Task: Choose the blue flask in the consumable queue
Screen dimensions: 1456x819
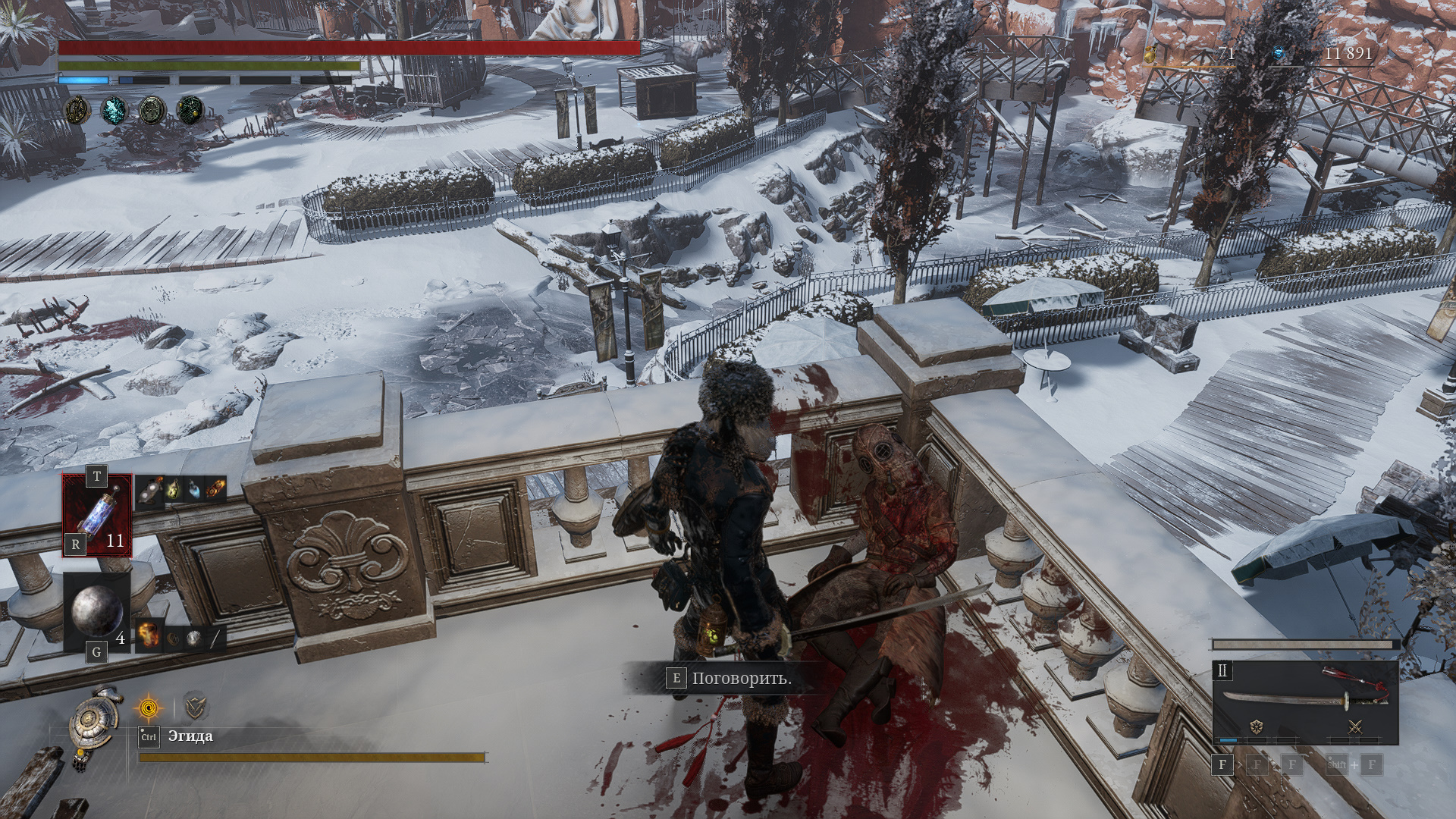Action: coord(194,490)
